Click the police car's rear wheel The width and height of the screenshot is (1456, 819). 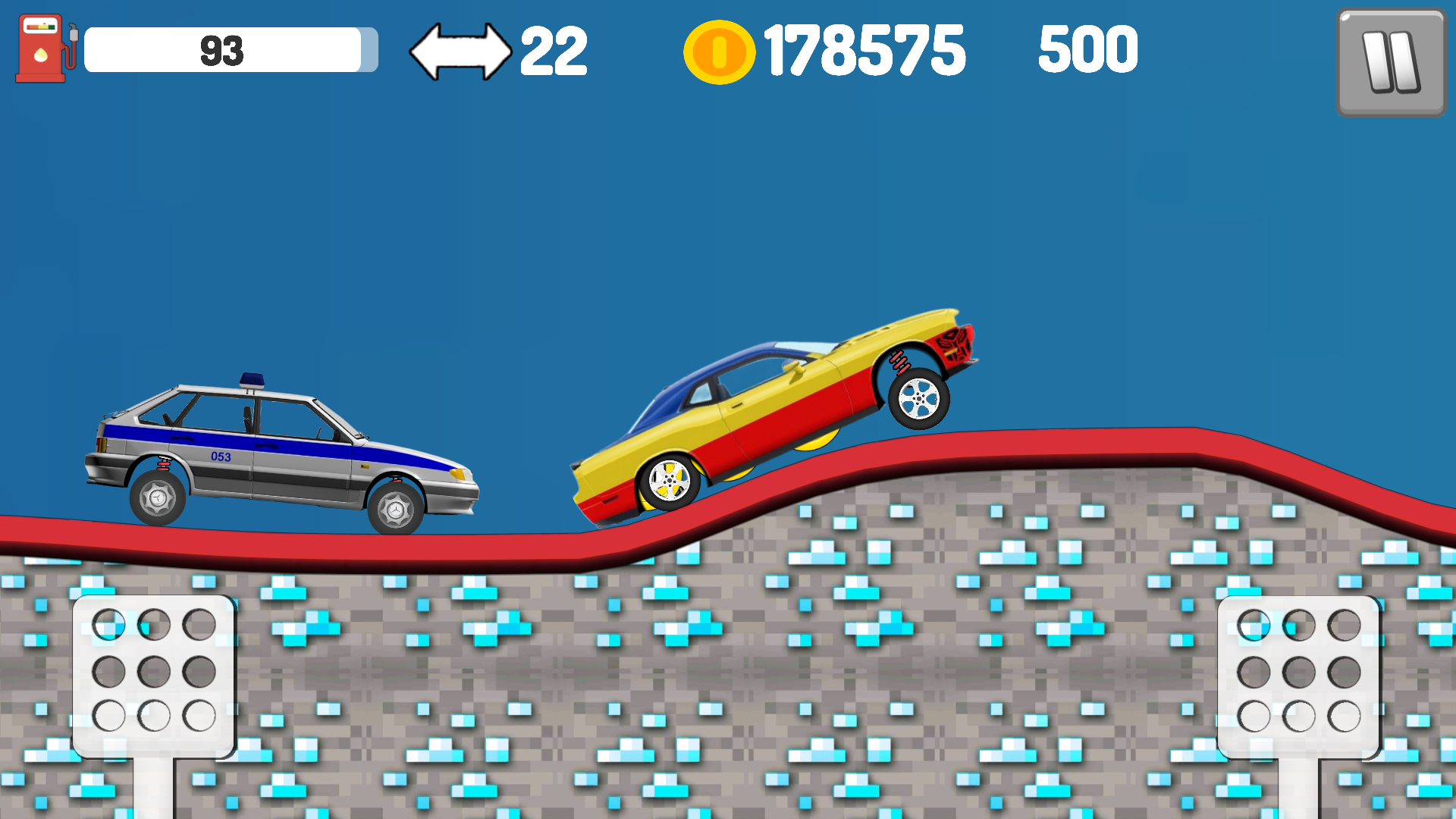[x=159, y=499]
